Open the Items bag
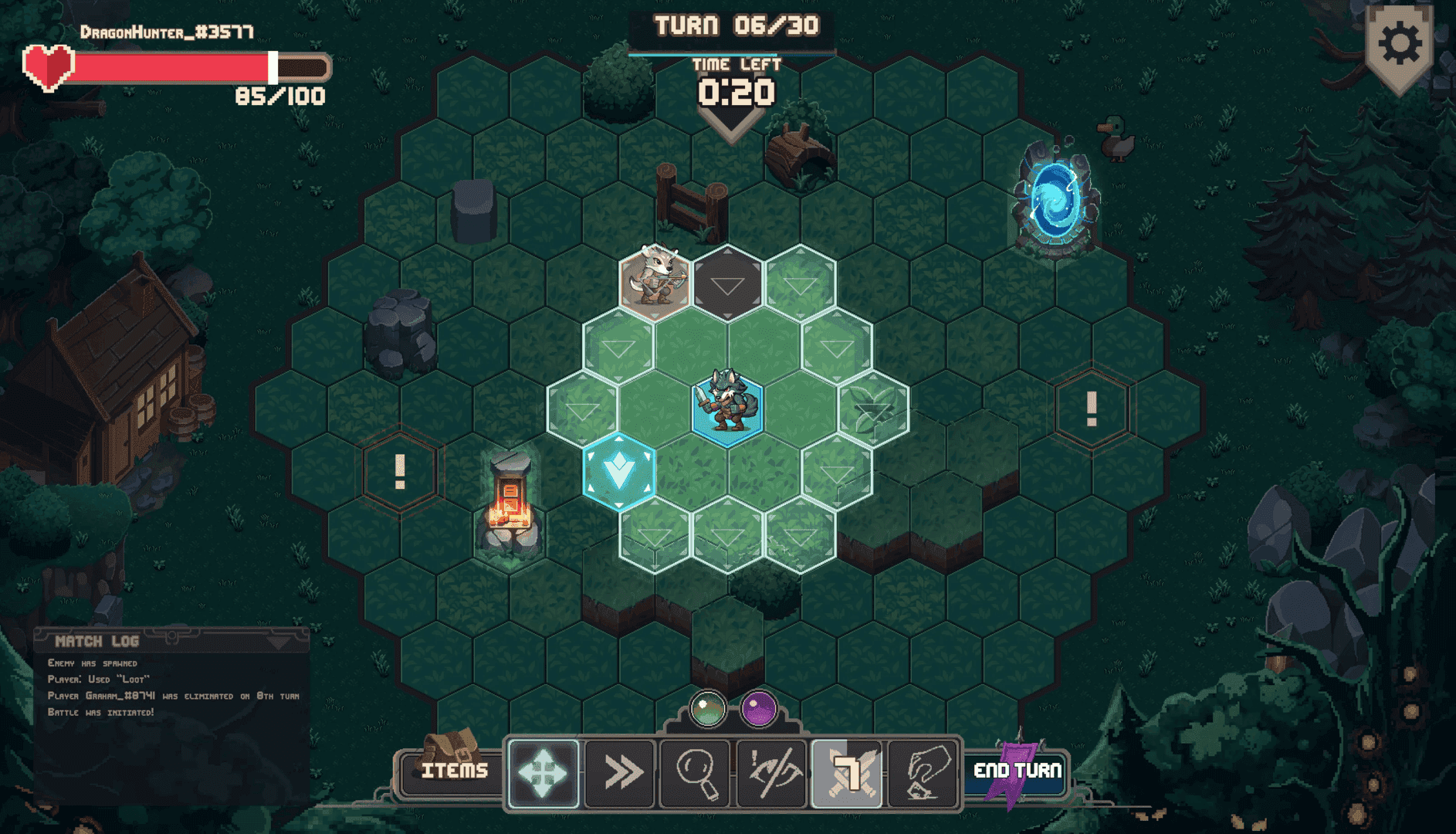Image resolution: width=1456 pixels, height=834 pixels. click(x=453, y=771)
